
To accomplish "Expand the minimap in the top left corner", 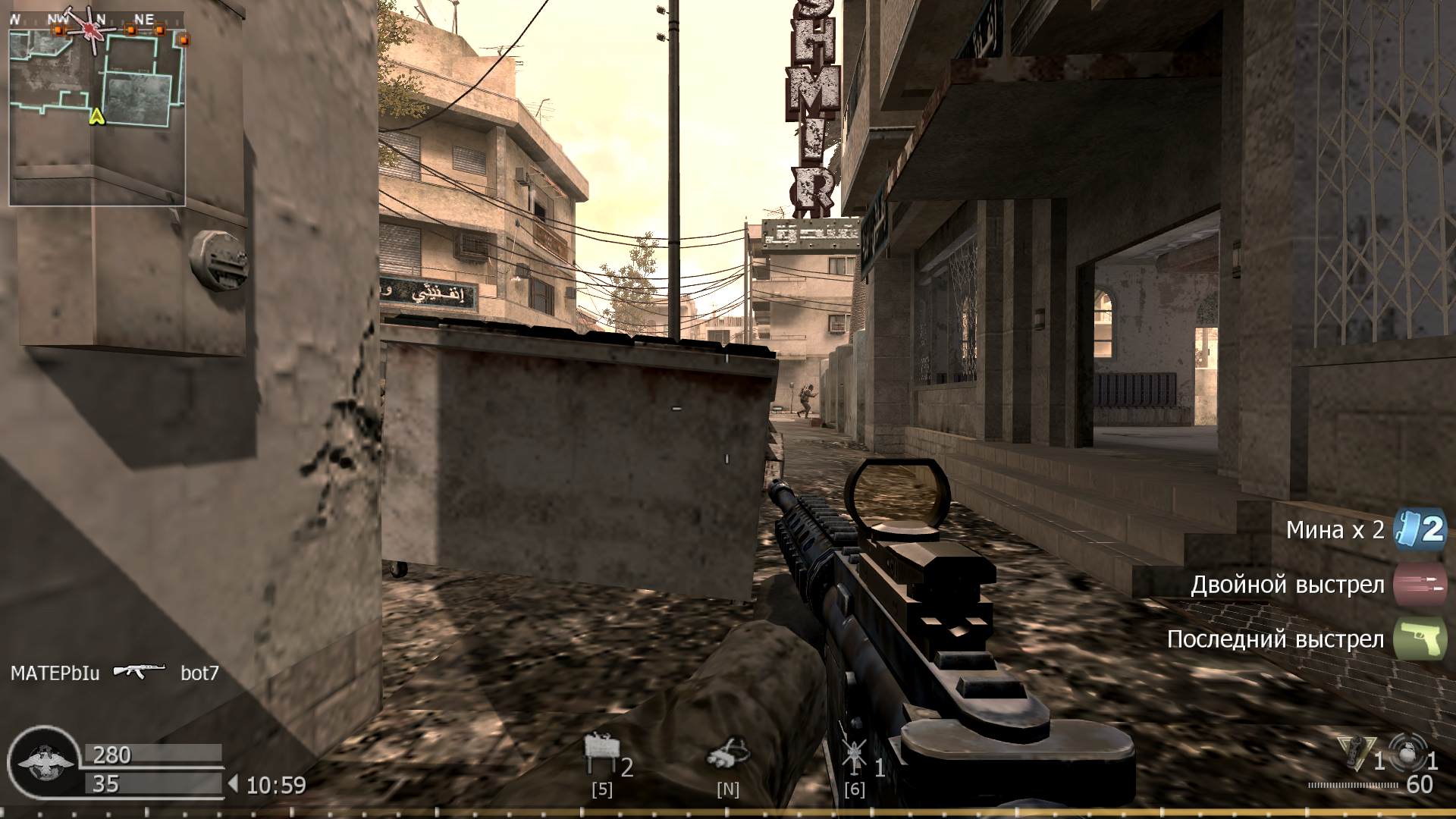I will [97, 106].
